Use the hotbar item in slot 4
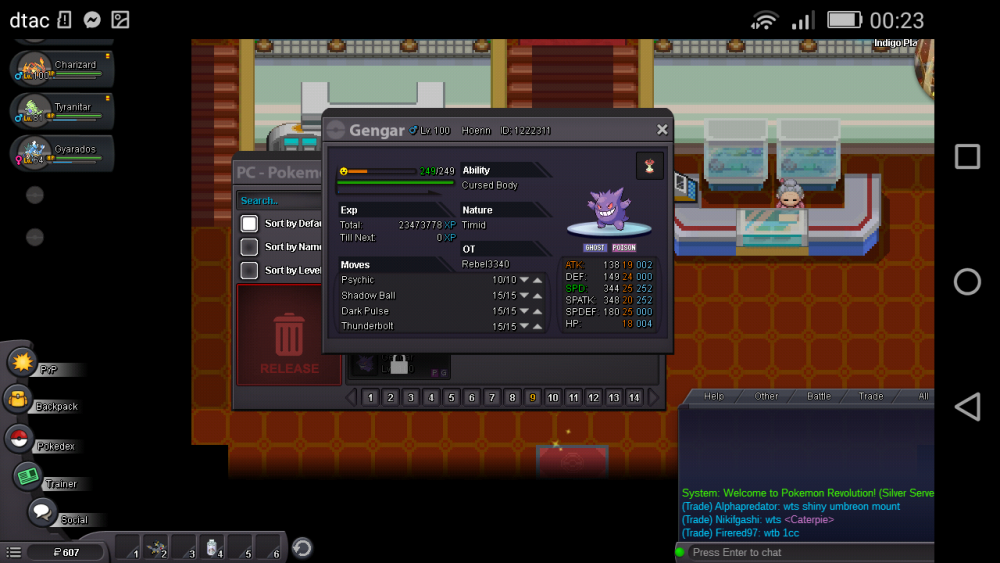Viewport: 1000px width, 563px height. click(213, 547)
